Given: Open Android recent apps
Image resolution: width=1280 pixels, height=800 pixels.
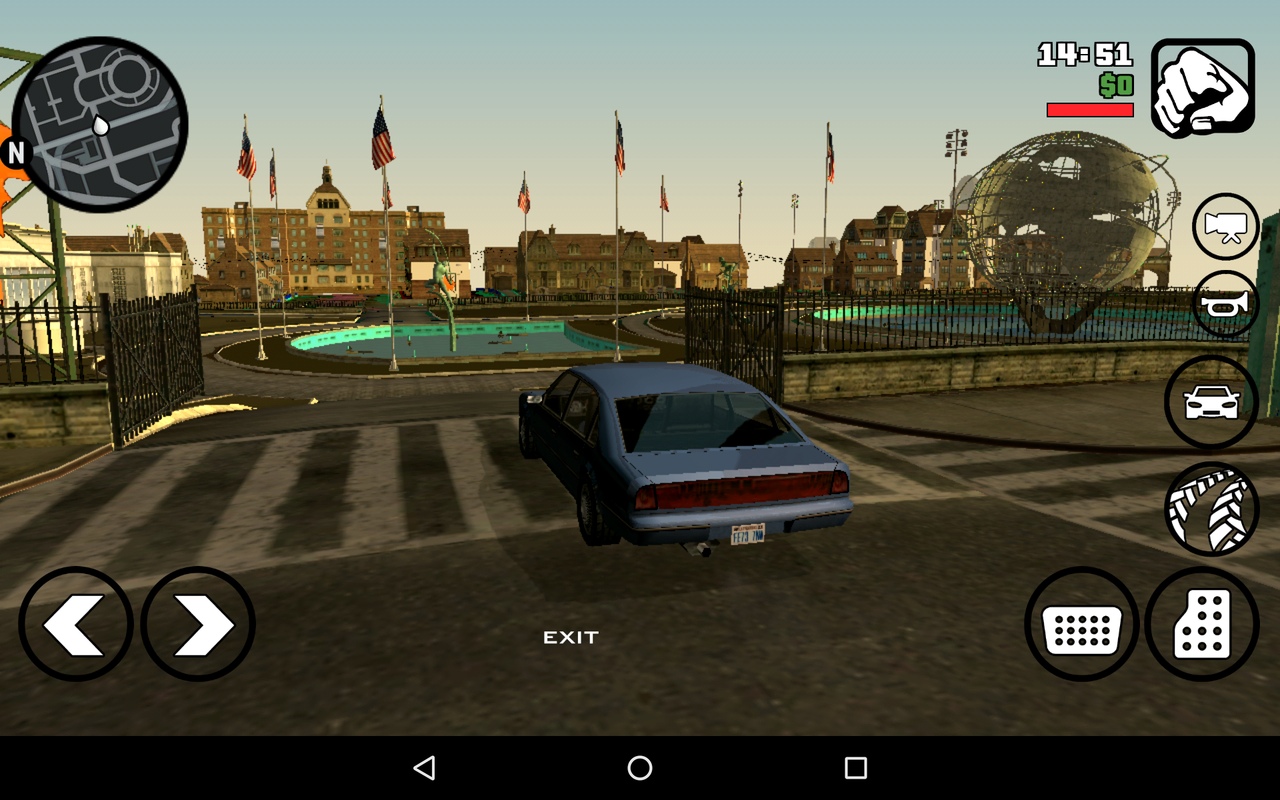Looking at the screenshot, I should [x=855, y=768].
